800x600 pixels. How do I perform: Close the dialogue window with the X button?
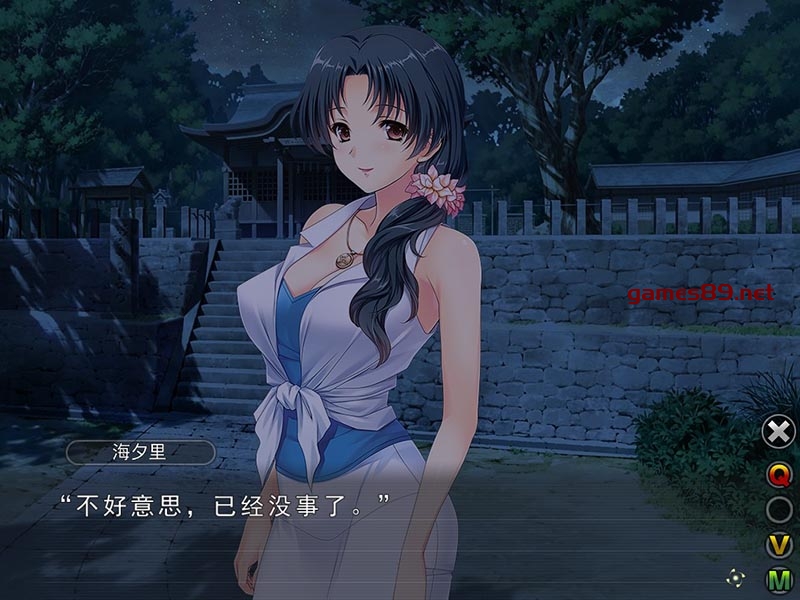click(x=779, y=432)
